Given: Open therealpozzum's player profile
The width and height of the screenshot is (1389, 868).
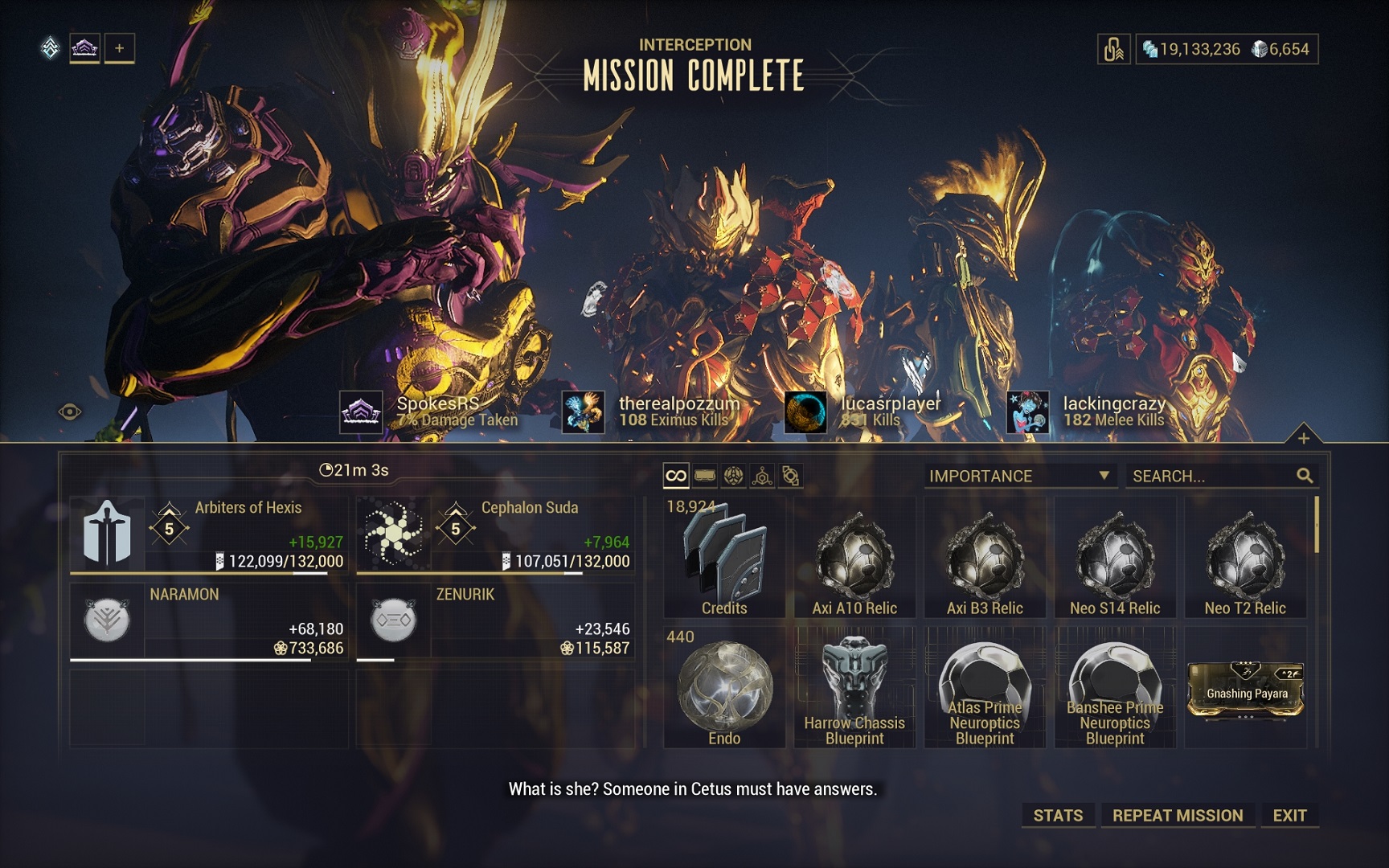Looking at the screenshot, I should coord(584,411).
